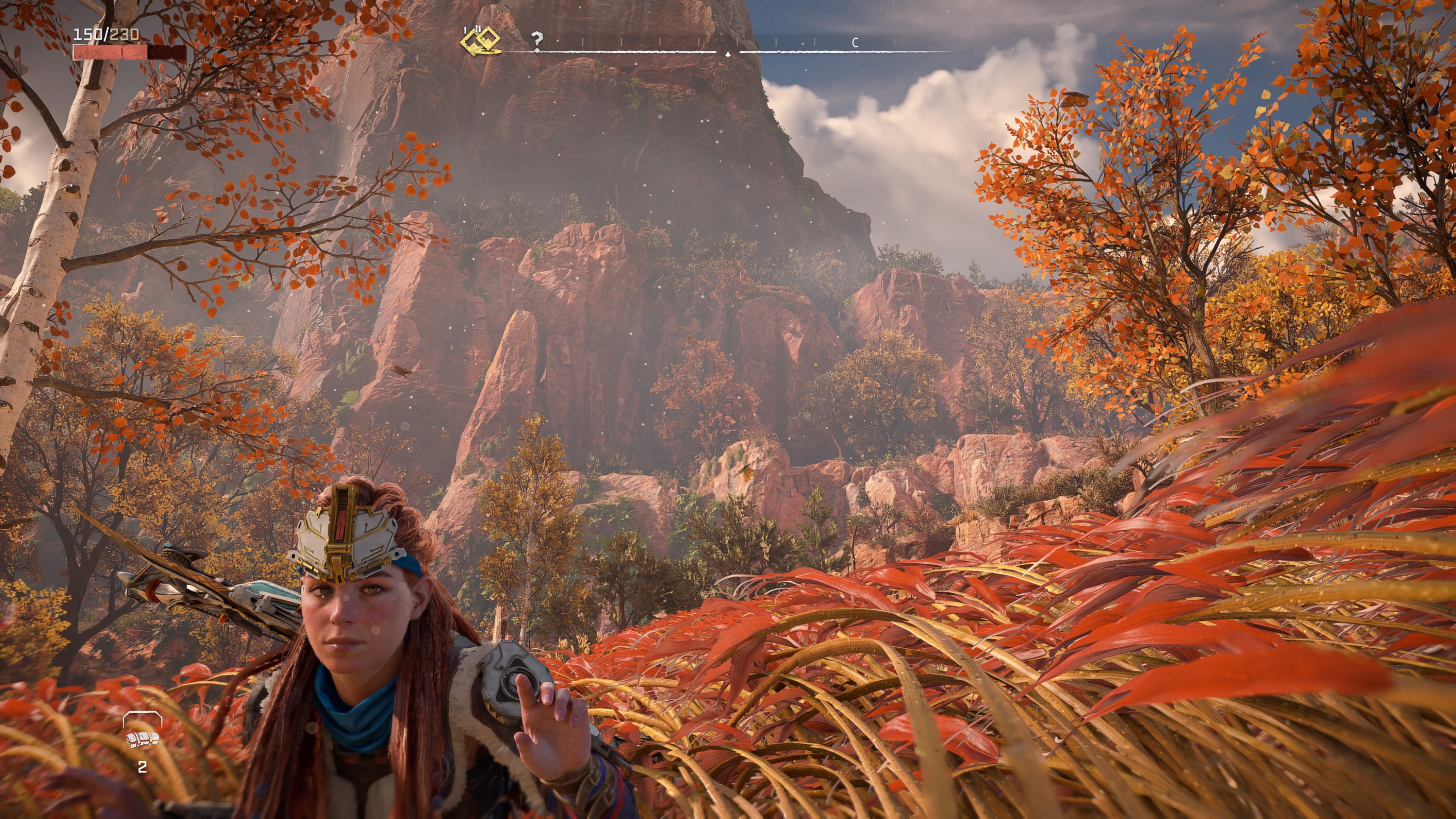Click the question mark compass marker
1456x819 pixels.
point(537,39)
